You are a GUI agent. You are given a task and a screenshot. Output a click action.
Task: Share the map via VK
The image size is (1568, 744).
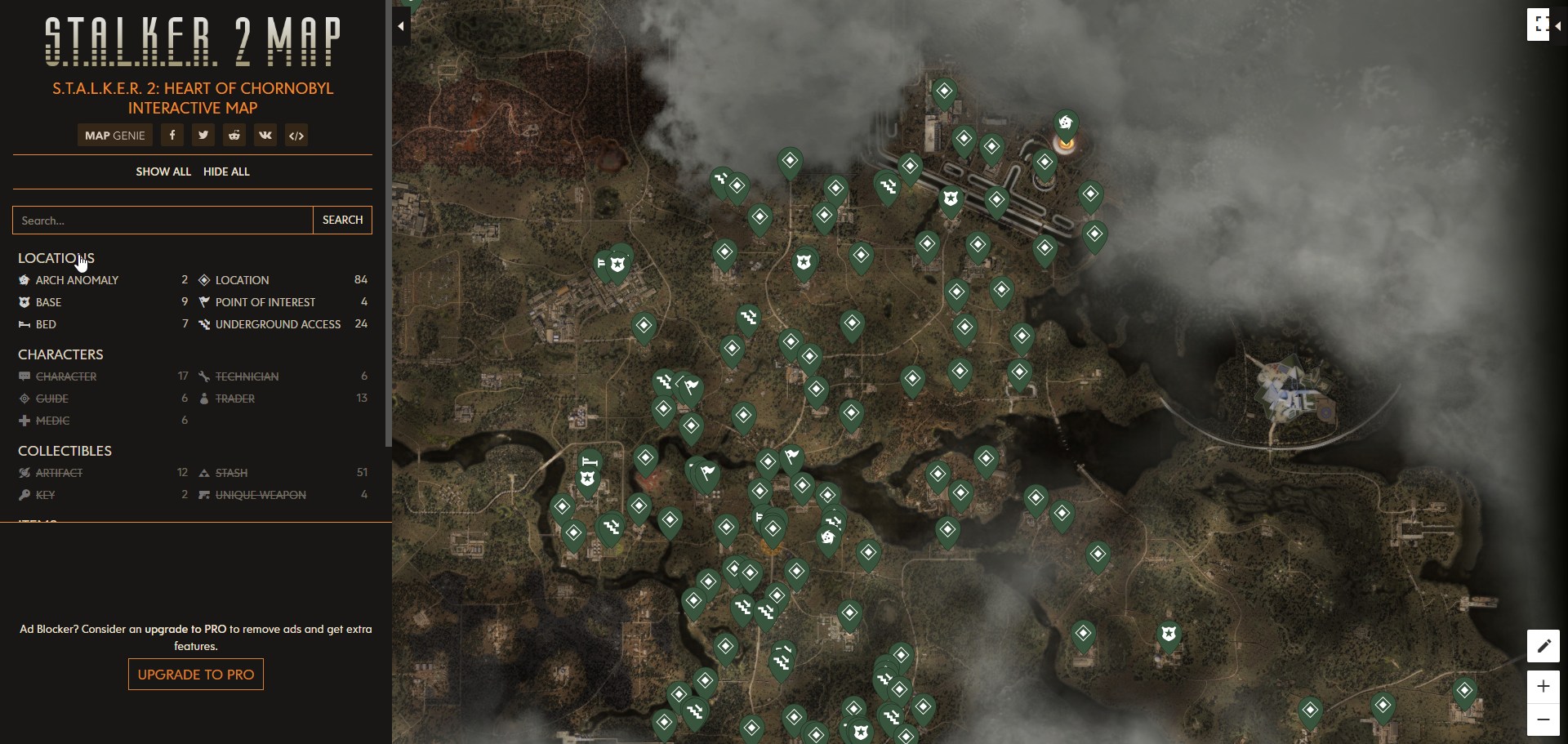265,135
